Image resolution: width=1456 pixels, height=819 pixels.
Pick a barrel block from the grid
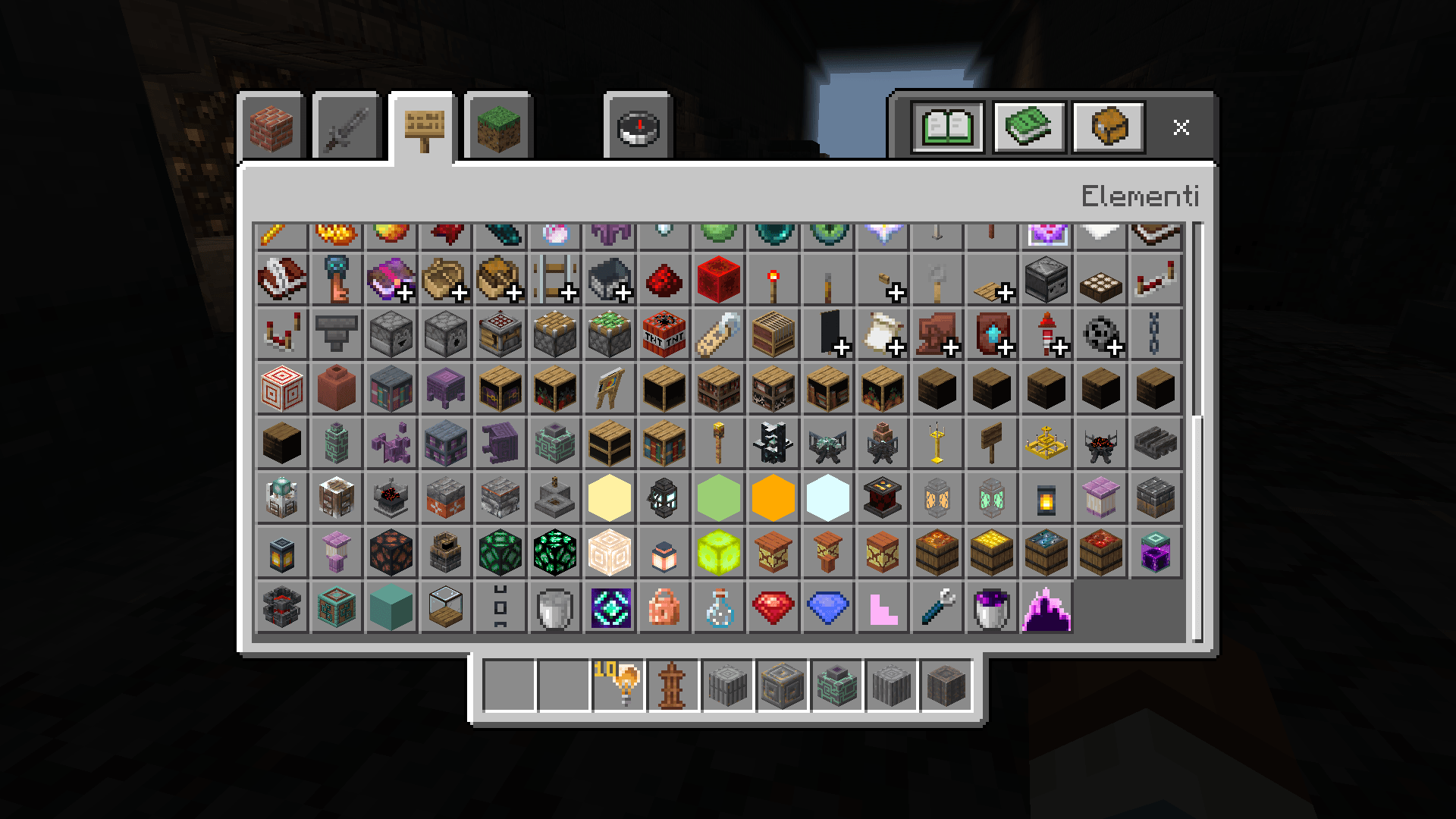(937, 553)
